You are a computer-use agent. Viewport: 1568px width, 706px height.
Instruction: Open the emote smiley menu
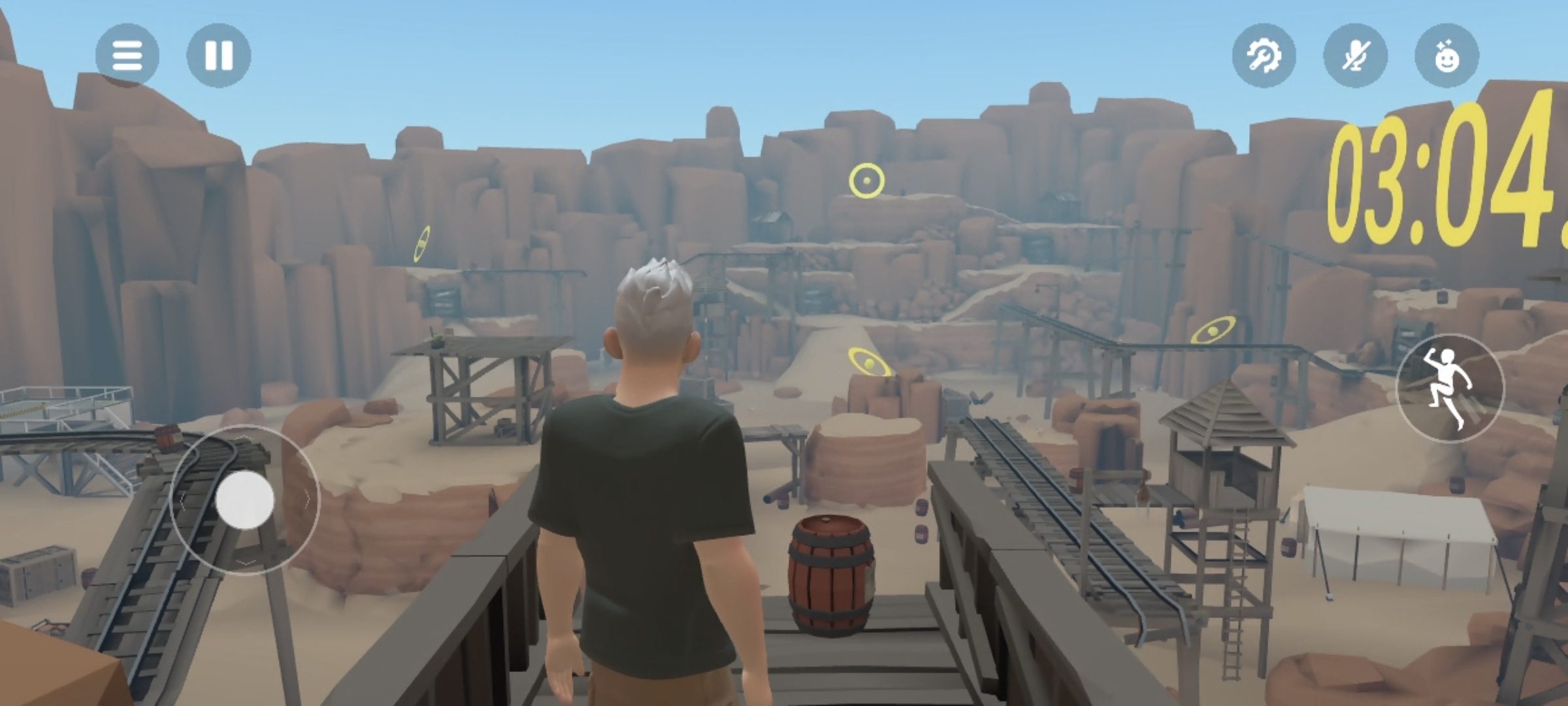tap(1446, 56)
